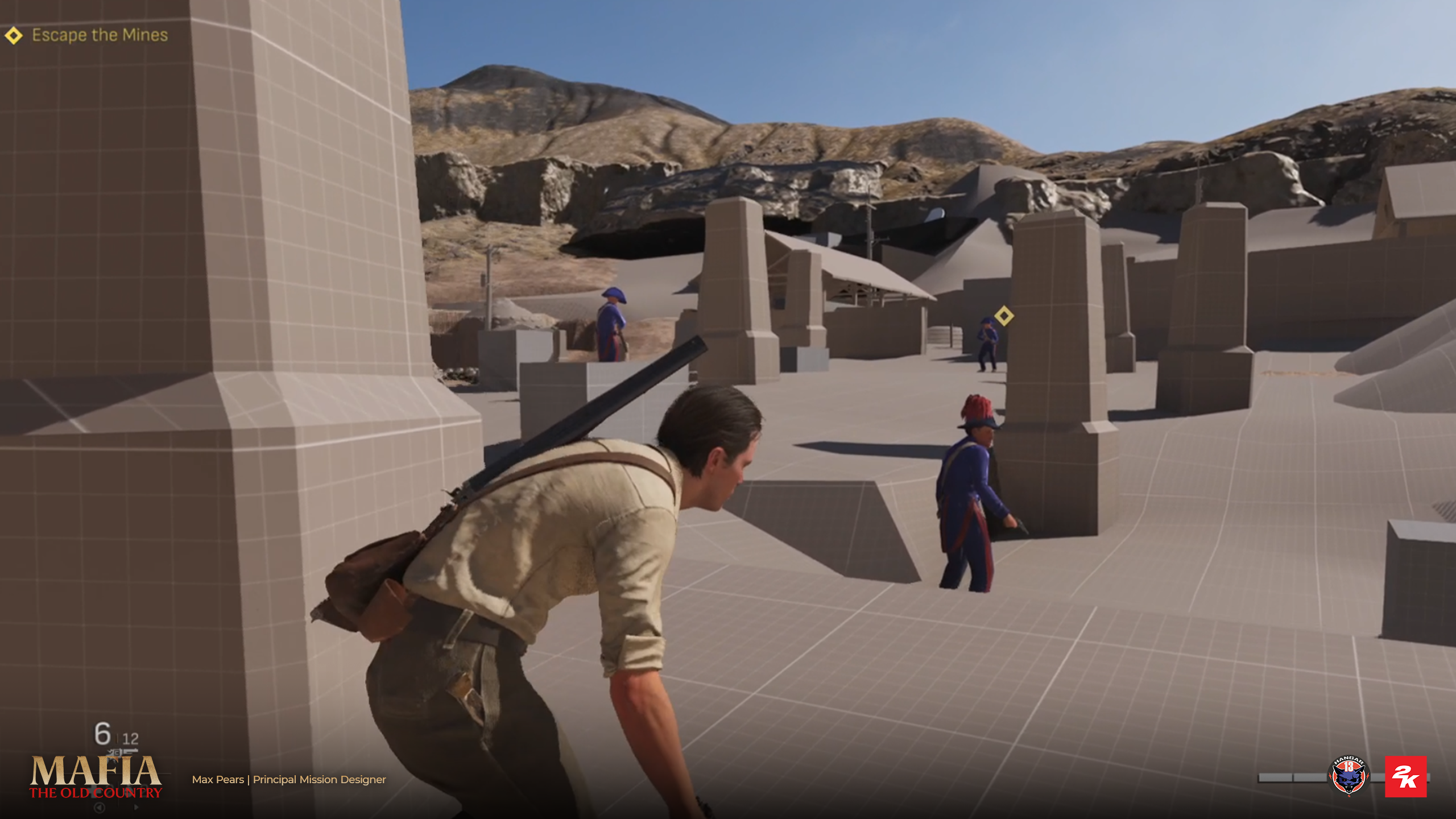Click the Hangar 13 studio logo
Screen dimensions: 1456x819
point(1349,776)
